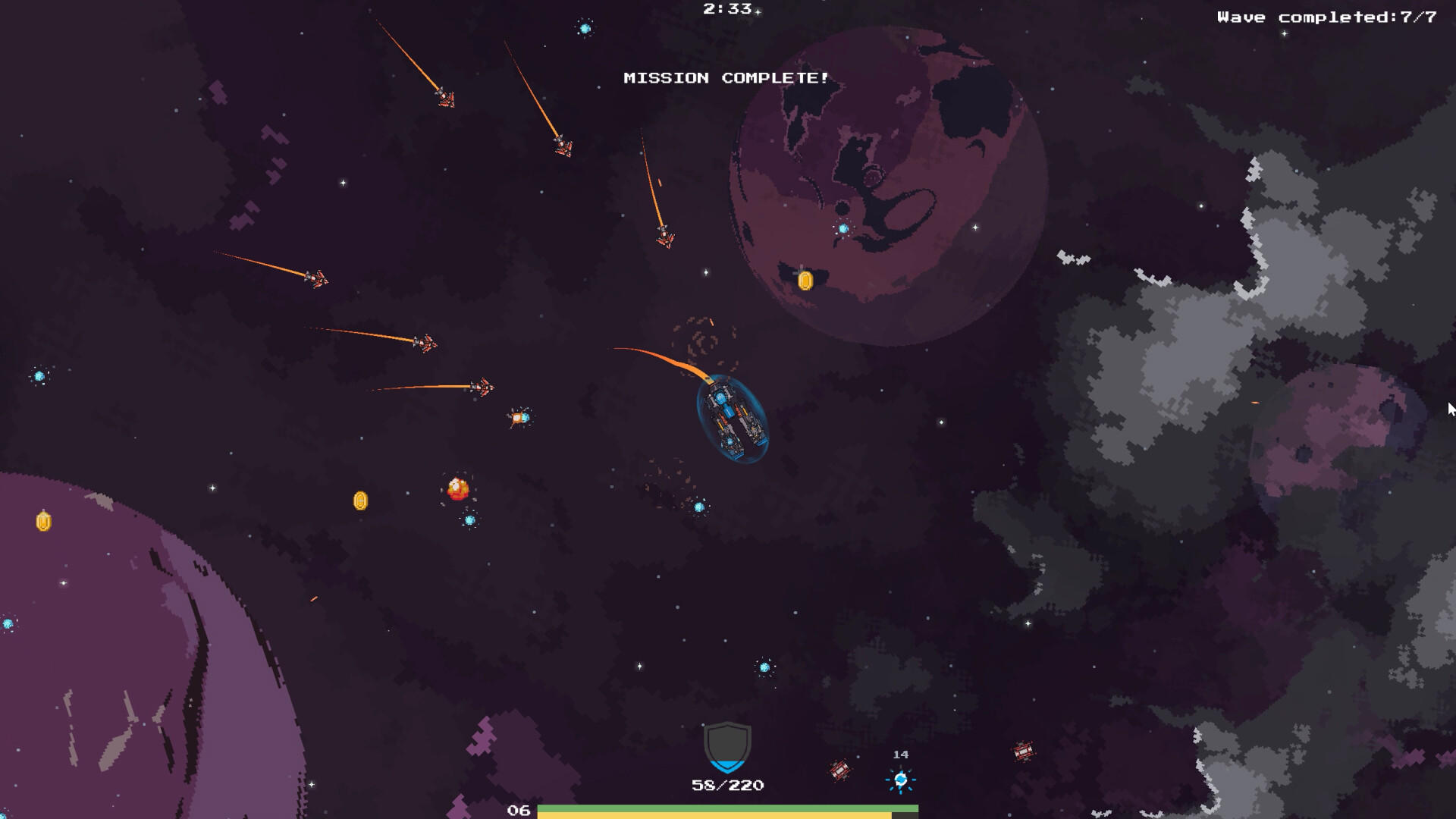Click the gold coin left of the explosion
This screenshot has width=1456, height=819.
point(360,502)
